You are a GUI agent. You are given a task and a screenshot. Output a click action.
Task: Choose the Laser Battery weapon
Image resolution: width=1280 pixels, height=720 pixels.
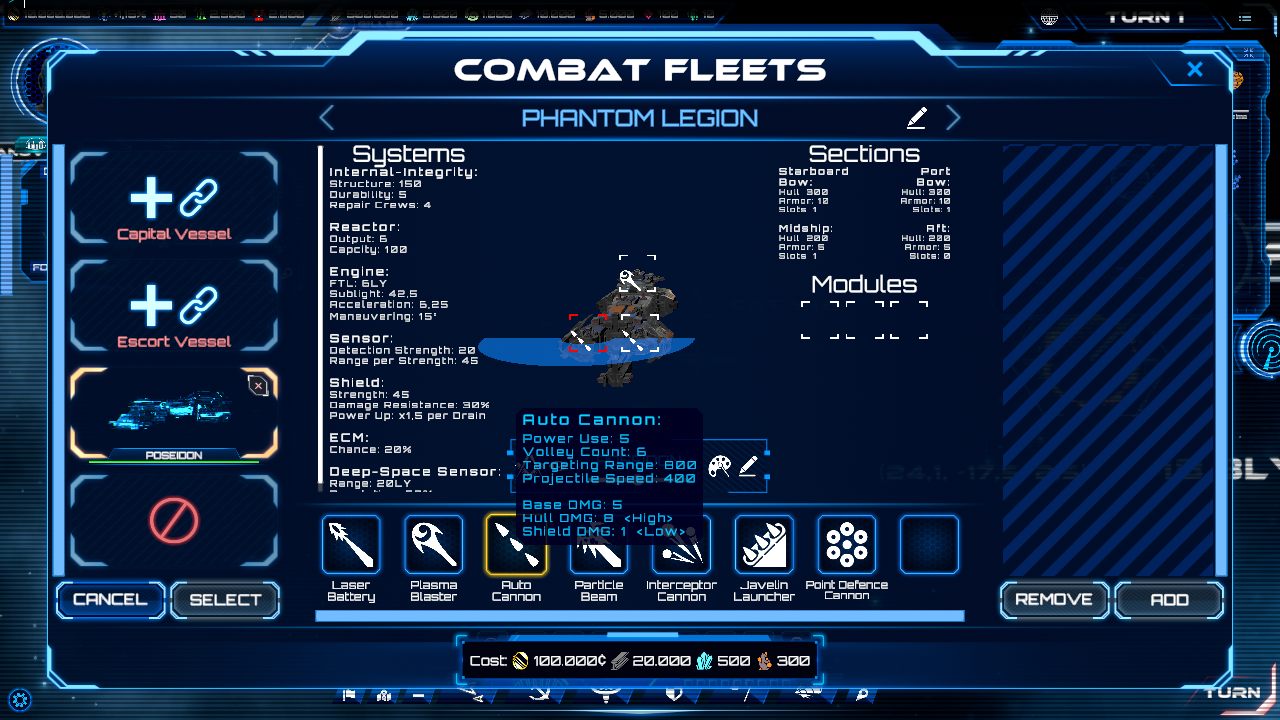[351, 545]
